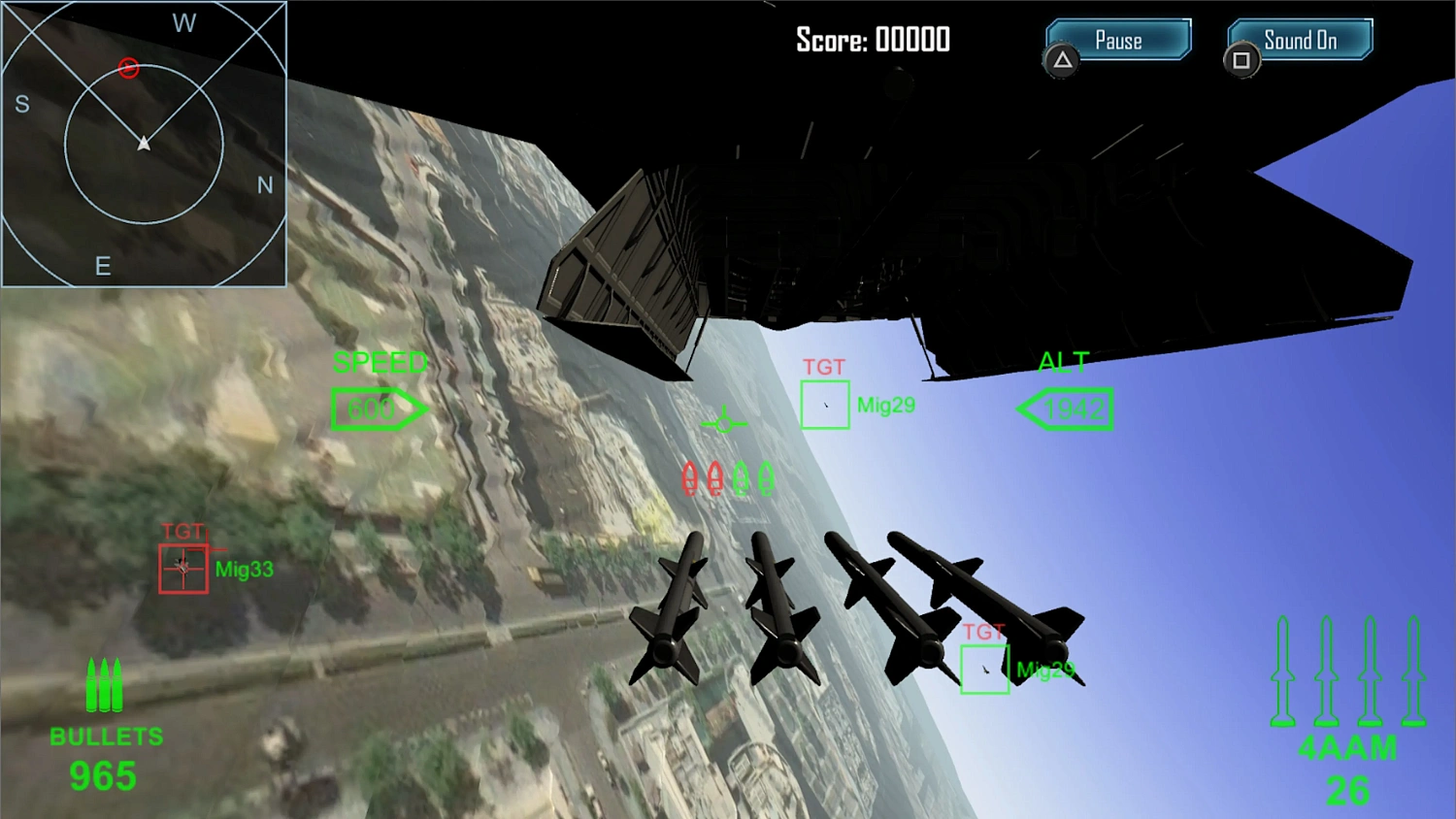Viewport: 1456px width, 819px height.
Task: Select the green aircraft crosshair reticle
Action: coord(724,422)
